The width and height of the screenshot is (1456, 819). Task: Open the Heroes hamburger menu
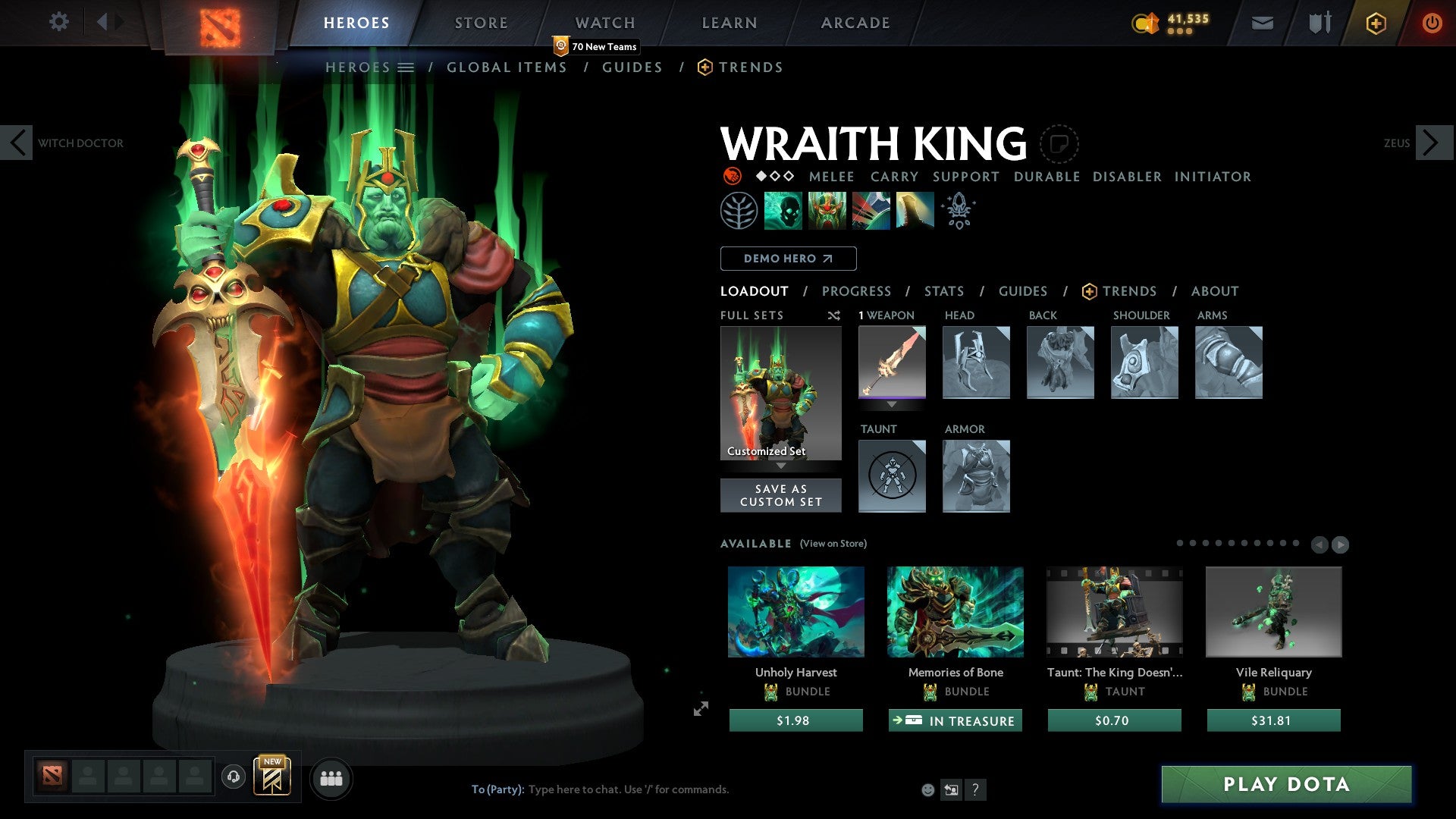coord(406,67)
